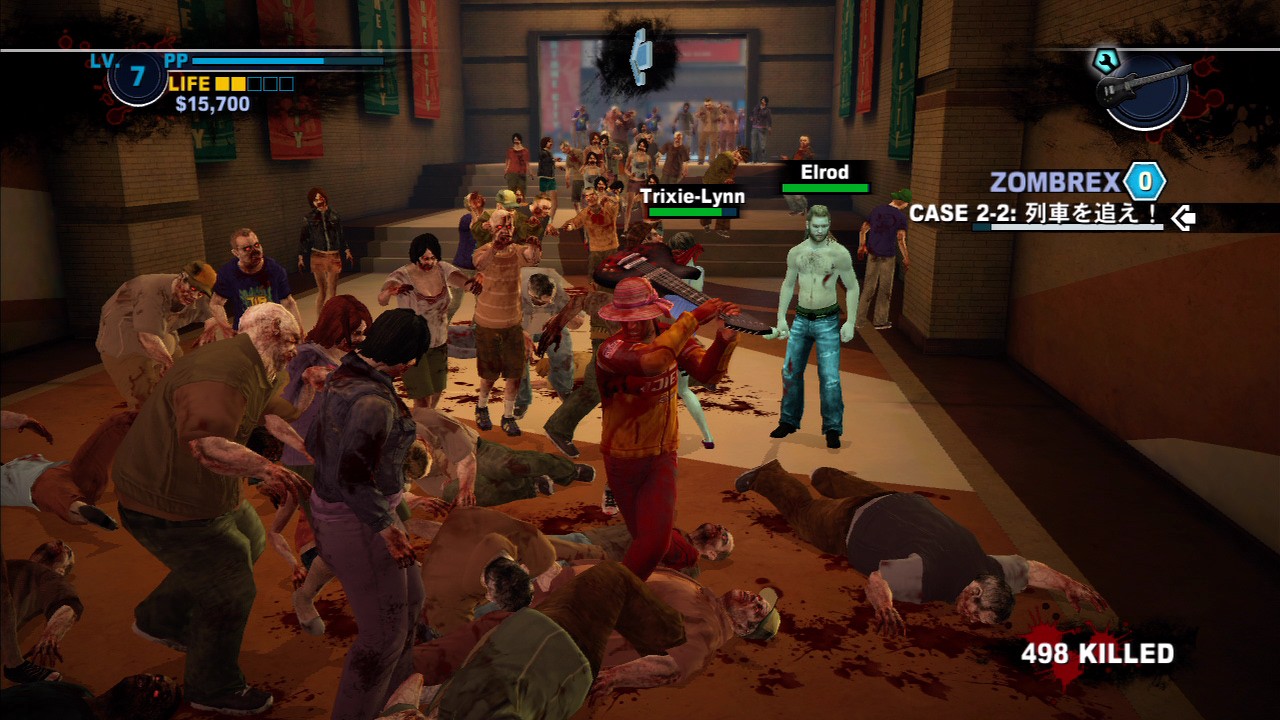Click the phone call notification icon
The height and width of the screenshot is (720, 1280).
[x=639, y=57]
